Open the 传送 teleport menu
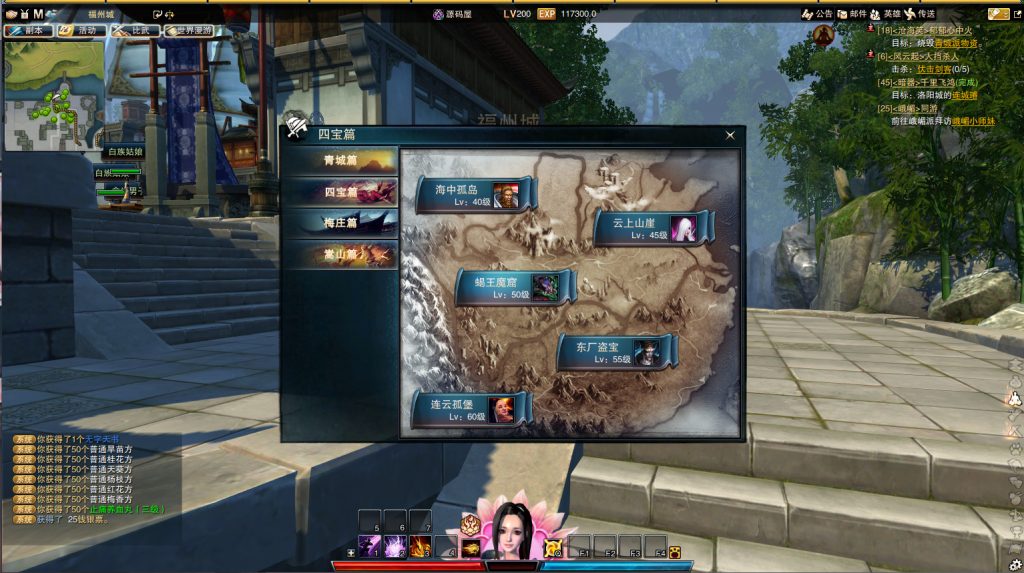 click(x=919, y=14)
